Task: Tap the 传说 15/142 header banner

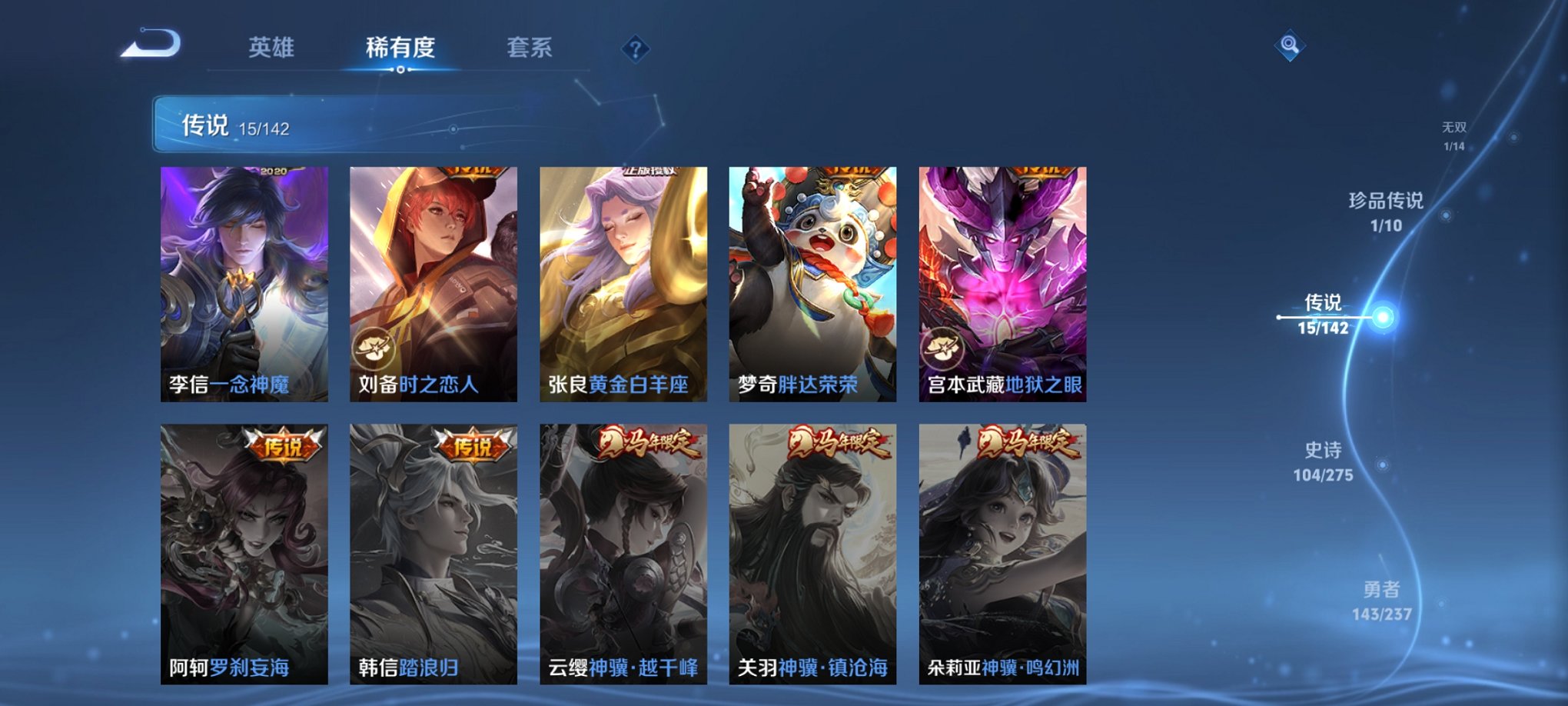Action: pyautogui.click(x=231, y=123)
